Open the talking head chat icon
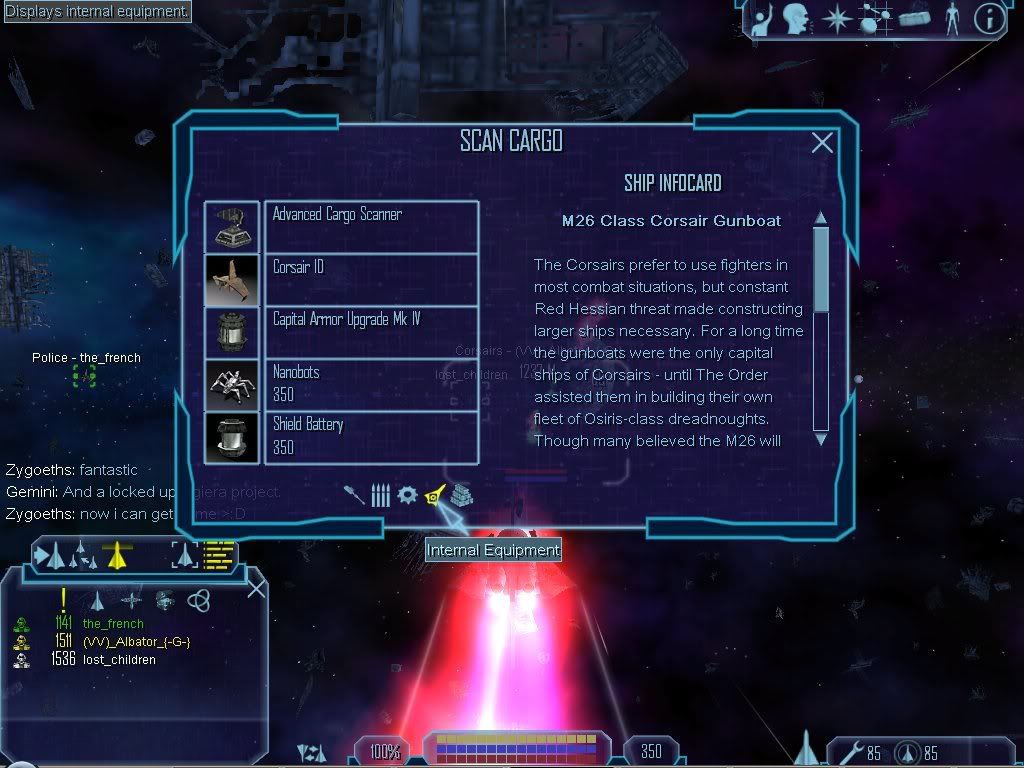Viewport: 1024px width, 768px height. click(x=796, y=19)
